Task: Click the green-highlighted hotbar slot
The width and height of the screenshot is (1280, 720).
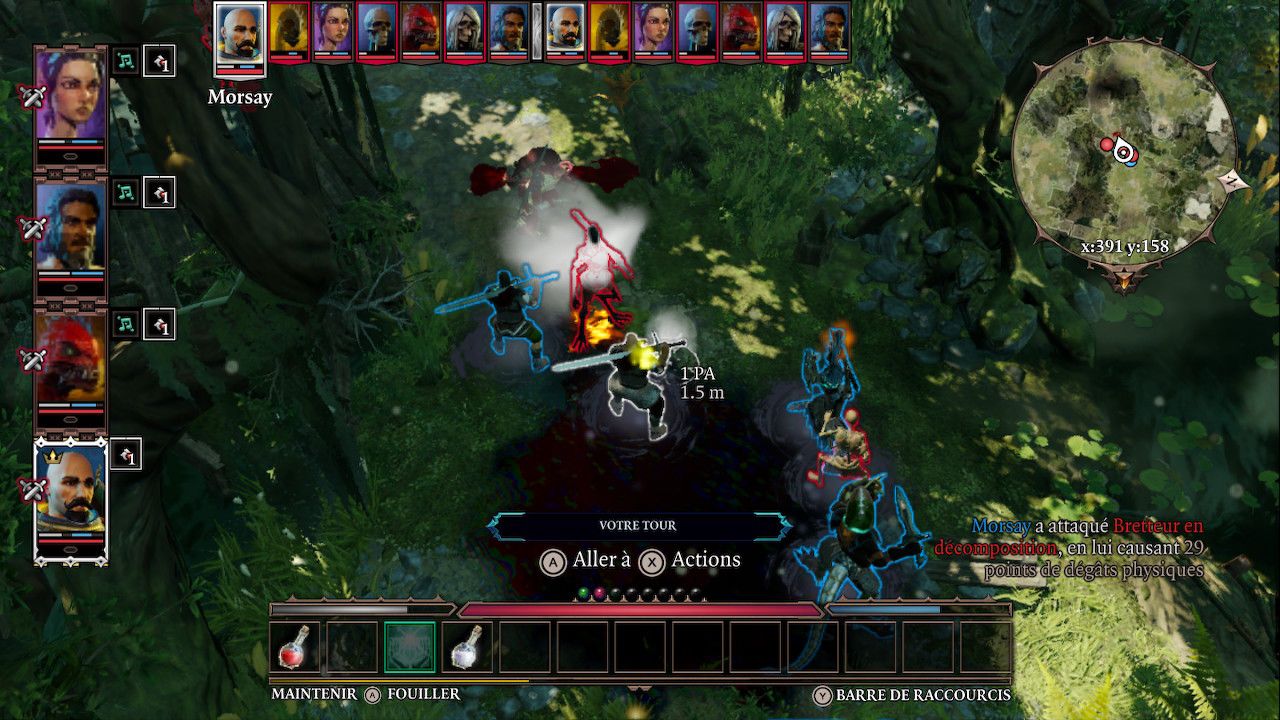Action: (410, 647)
